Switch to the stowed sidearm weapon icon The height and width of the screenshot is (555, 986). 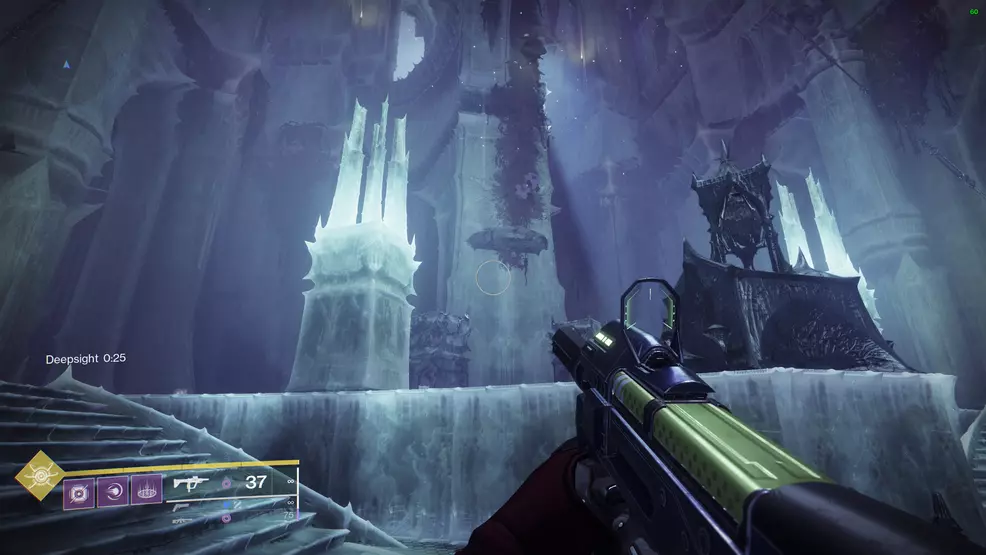coord(183,506)
